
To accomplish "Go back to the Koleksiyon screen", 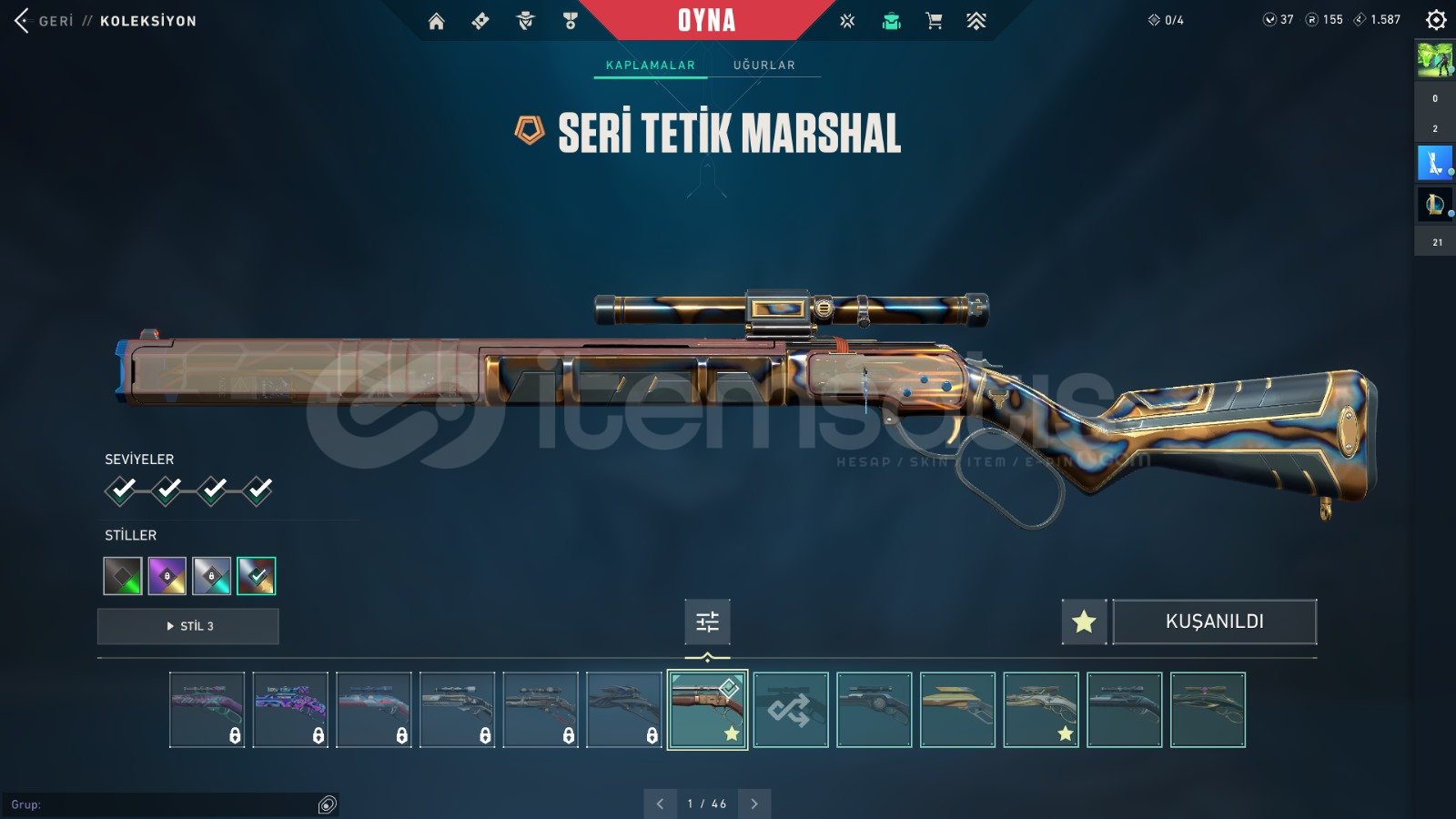I will click(x=23, y=20).
